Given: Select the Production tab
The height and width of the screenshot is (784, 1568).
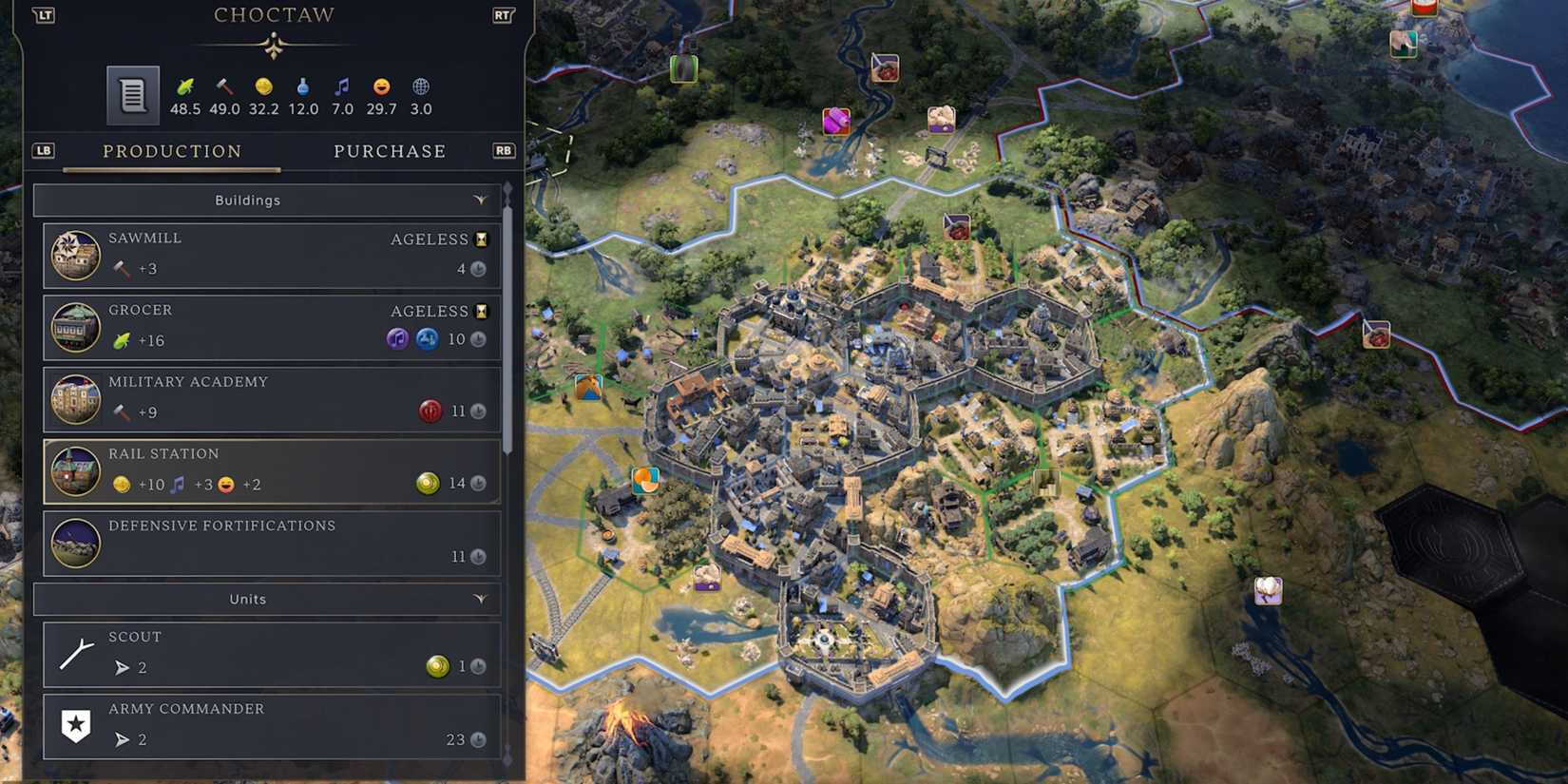Looking at the screenshot, I should click(x=172, y=151).
